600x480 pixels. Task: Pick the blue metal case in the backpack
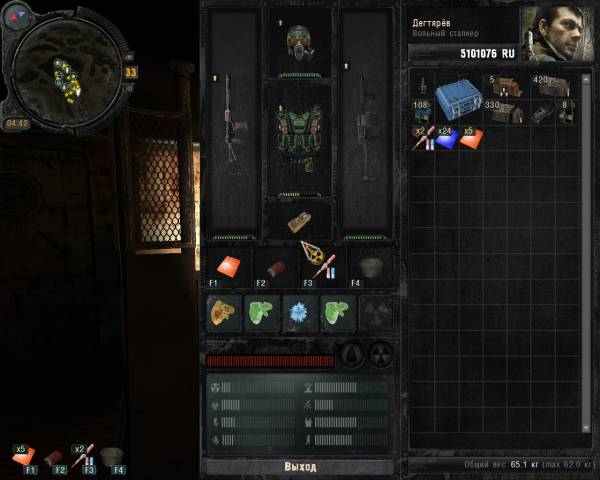click(458, 96)
